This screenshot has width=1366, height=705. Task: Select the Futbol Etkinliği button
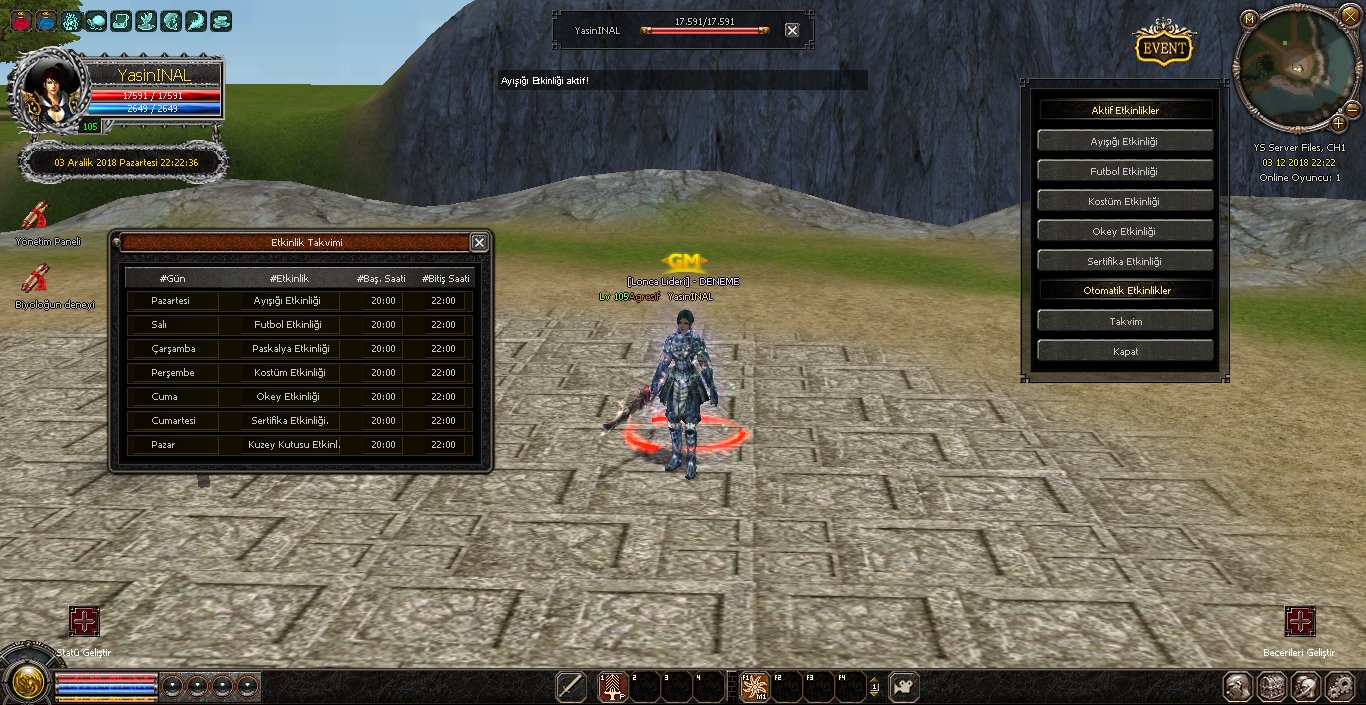1125,171
